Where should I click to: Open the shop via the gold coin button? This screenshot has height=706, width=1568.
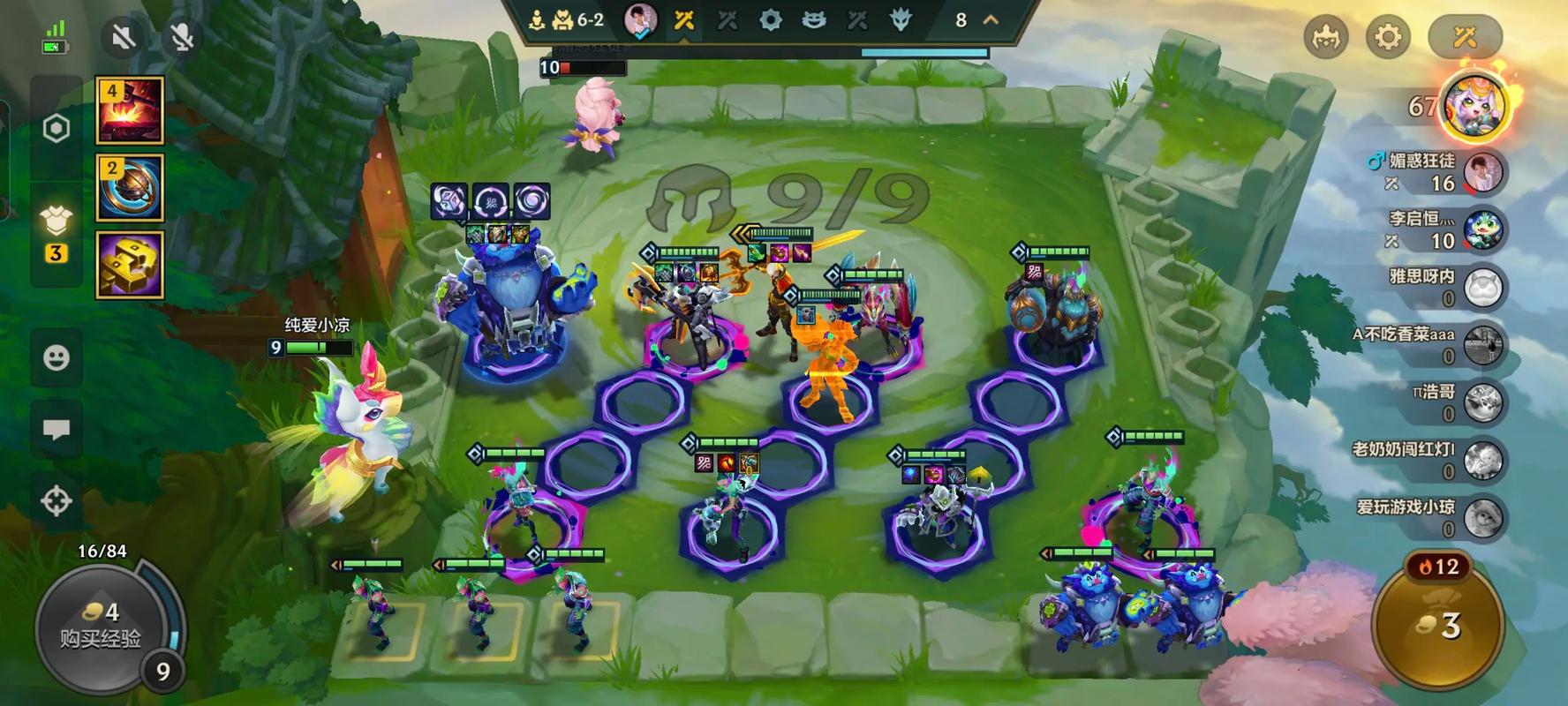[x=1441, y=625]
